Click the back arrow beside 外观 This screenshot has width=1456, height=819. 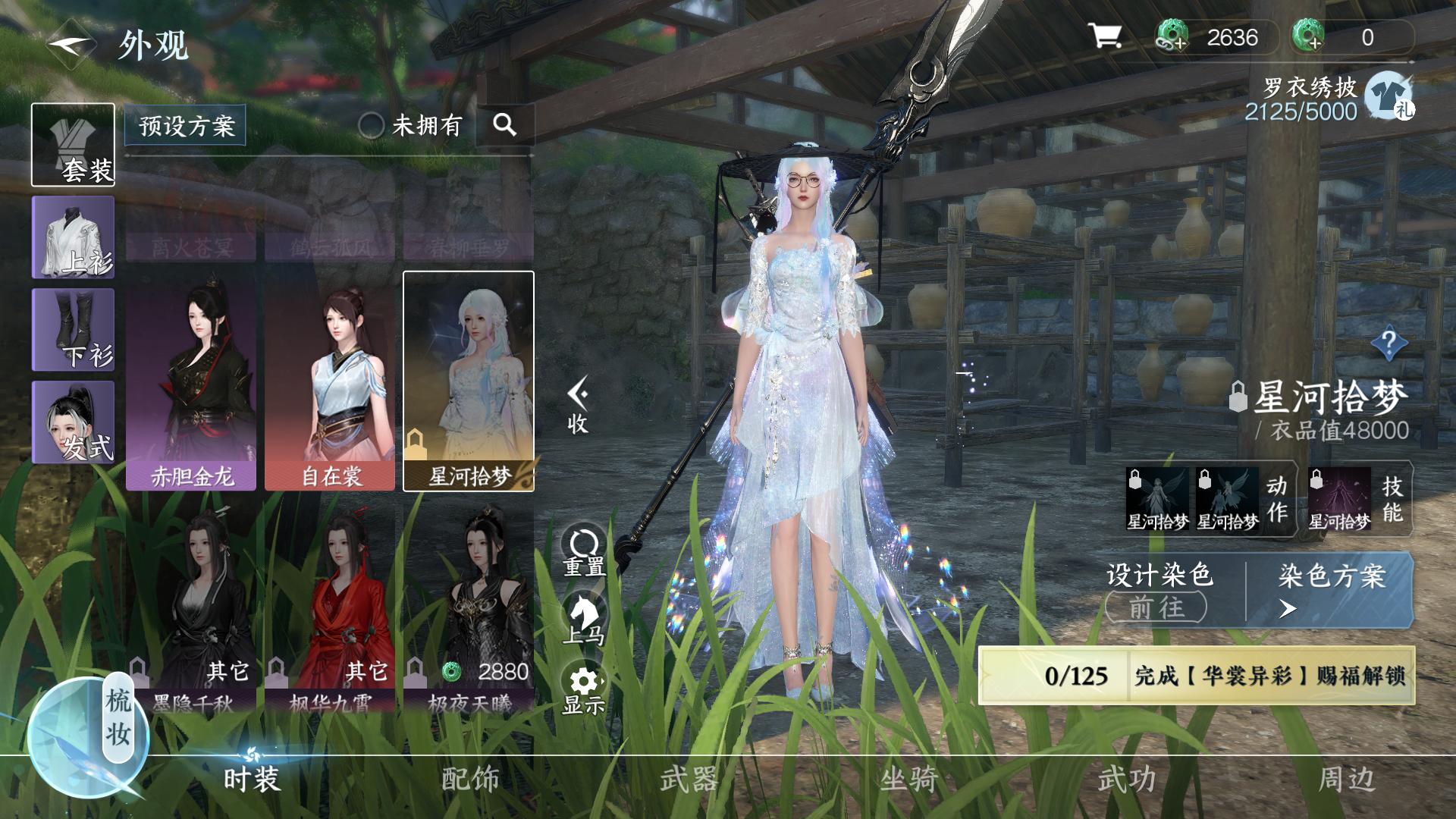tap(67, 45)
